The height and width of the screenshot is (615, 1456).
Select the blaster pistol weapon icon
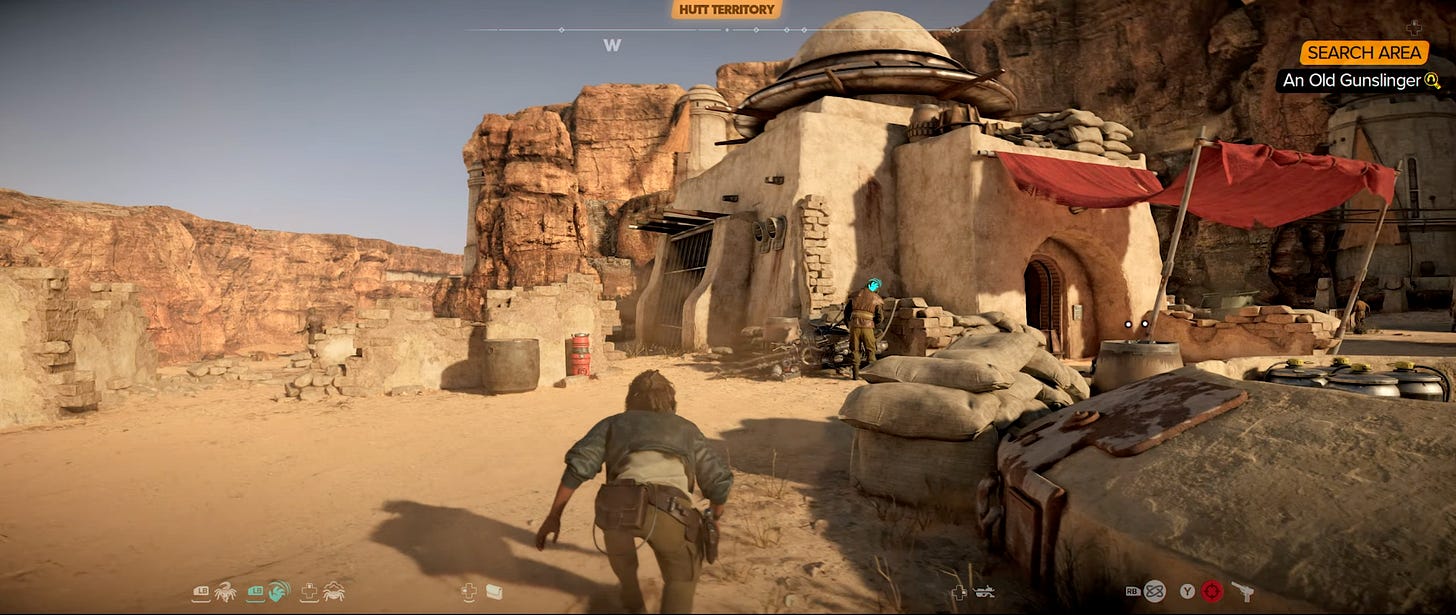1242,591
